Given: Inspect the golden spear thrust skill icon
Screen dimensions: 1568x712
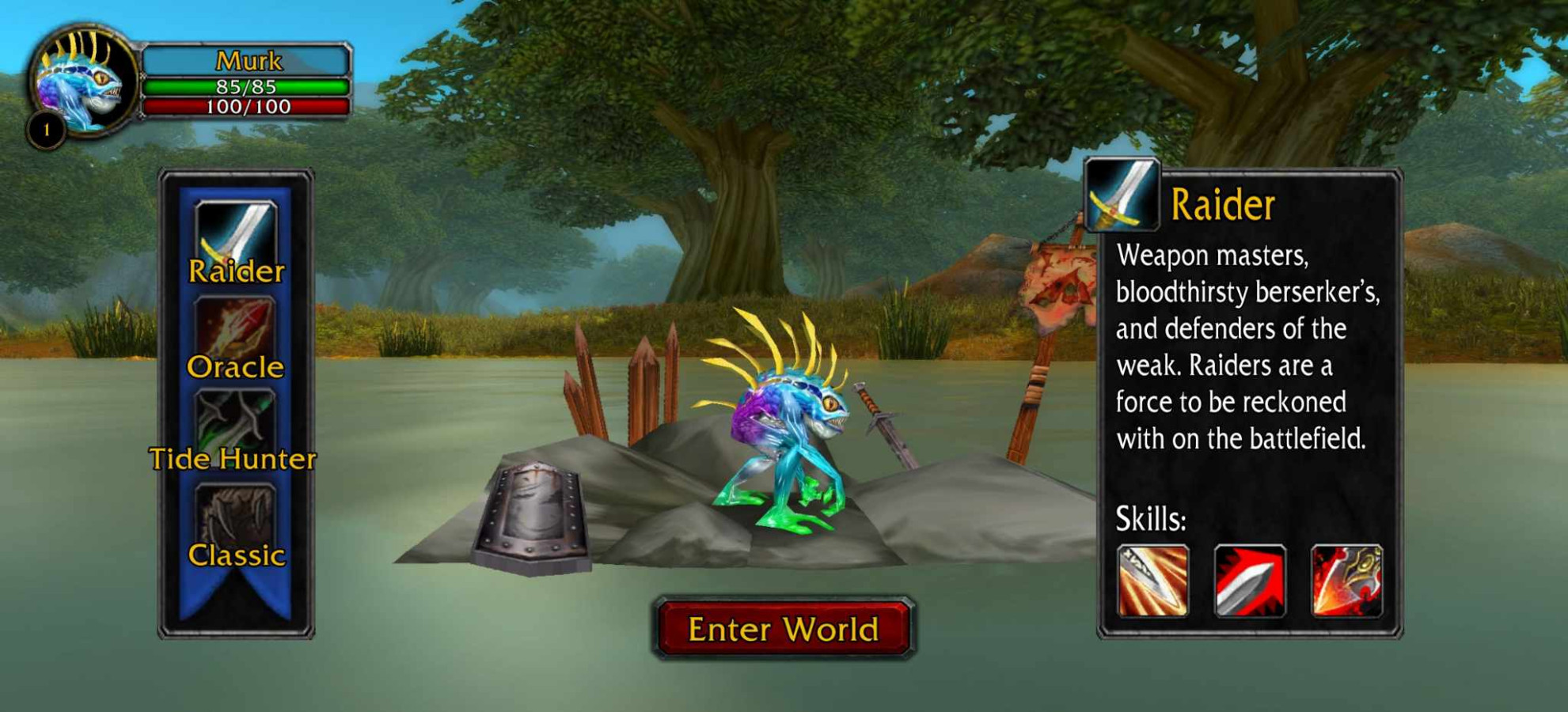Looking at the screenshot, I should [1152, 581].
